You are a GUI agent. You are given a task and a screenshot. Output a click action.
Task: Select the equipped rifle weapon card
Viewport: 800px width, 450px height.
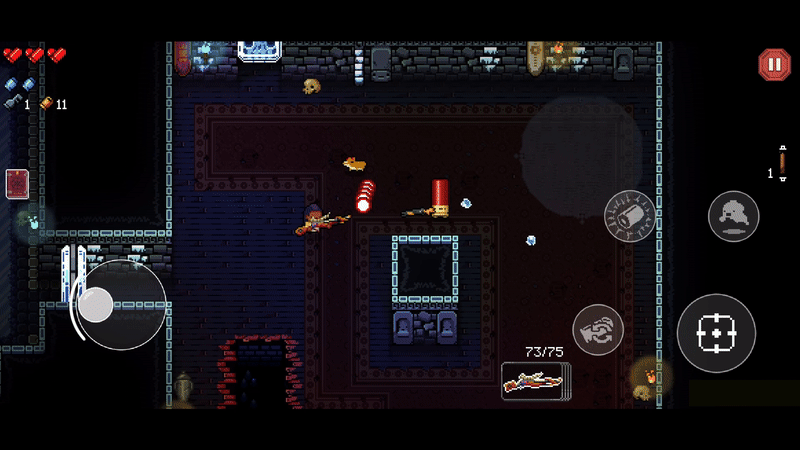point(535,380)
